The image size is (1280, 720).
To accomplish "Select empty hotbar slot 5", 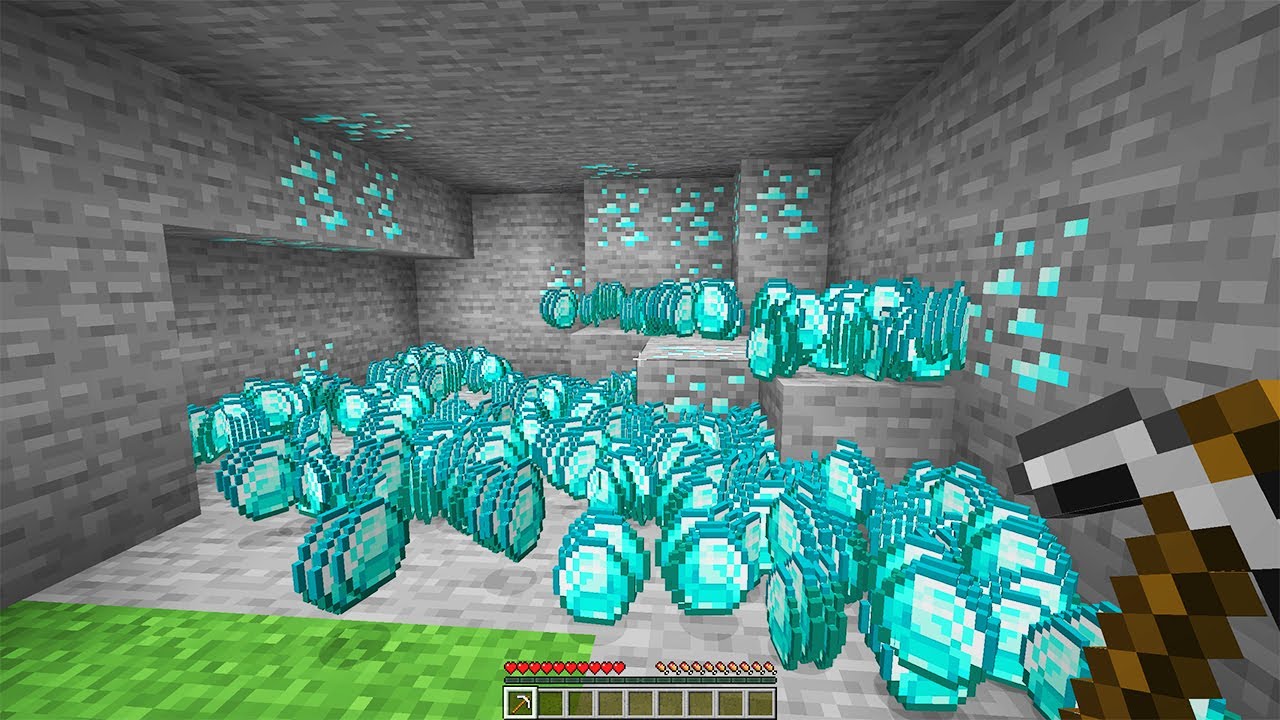I will point(641,702).
